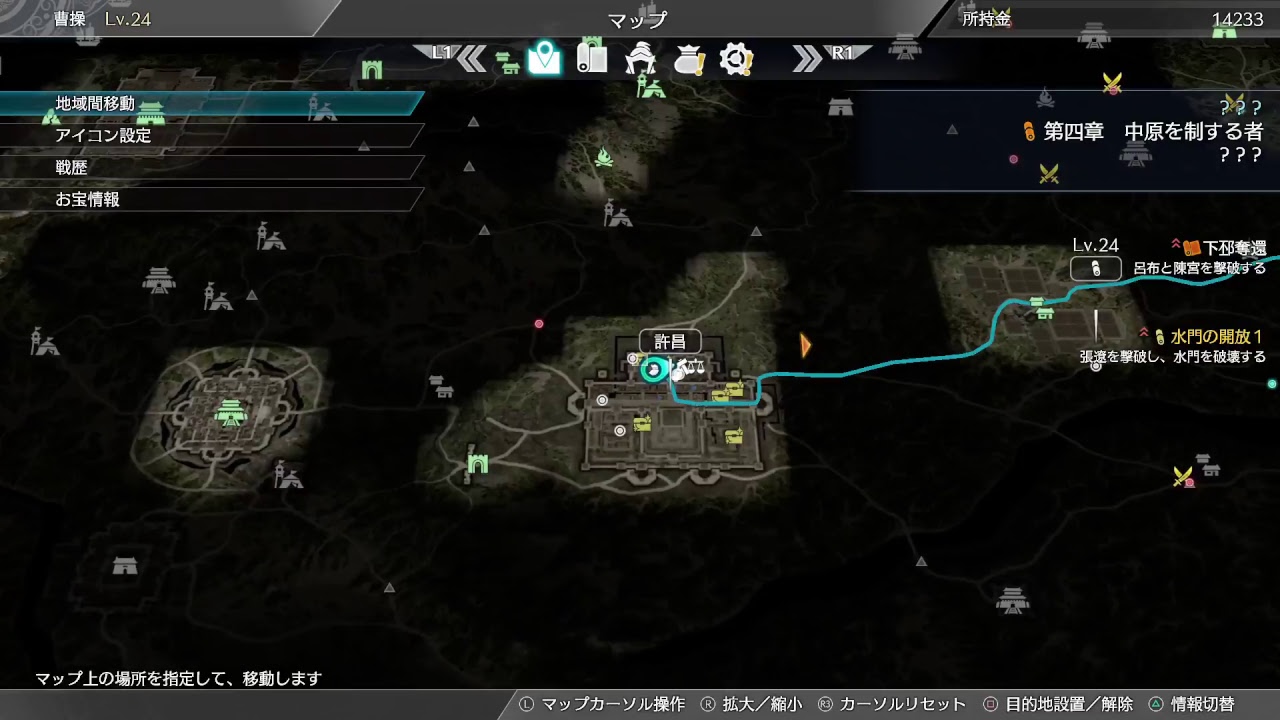Open the item bag icon with alert
The height and width of the screenshot is (720, 1280).
click(690, 58)
